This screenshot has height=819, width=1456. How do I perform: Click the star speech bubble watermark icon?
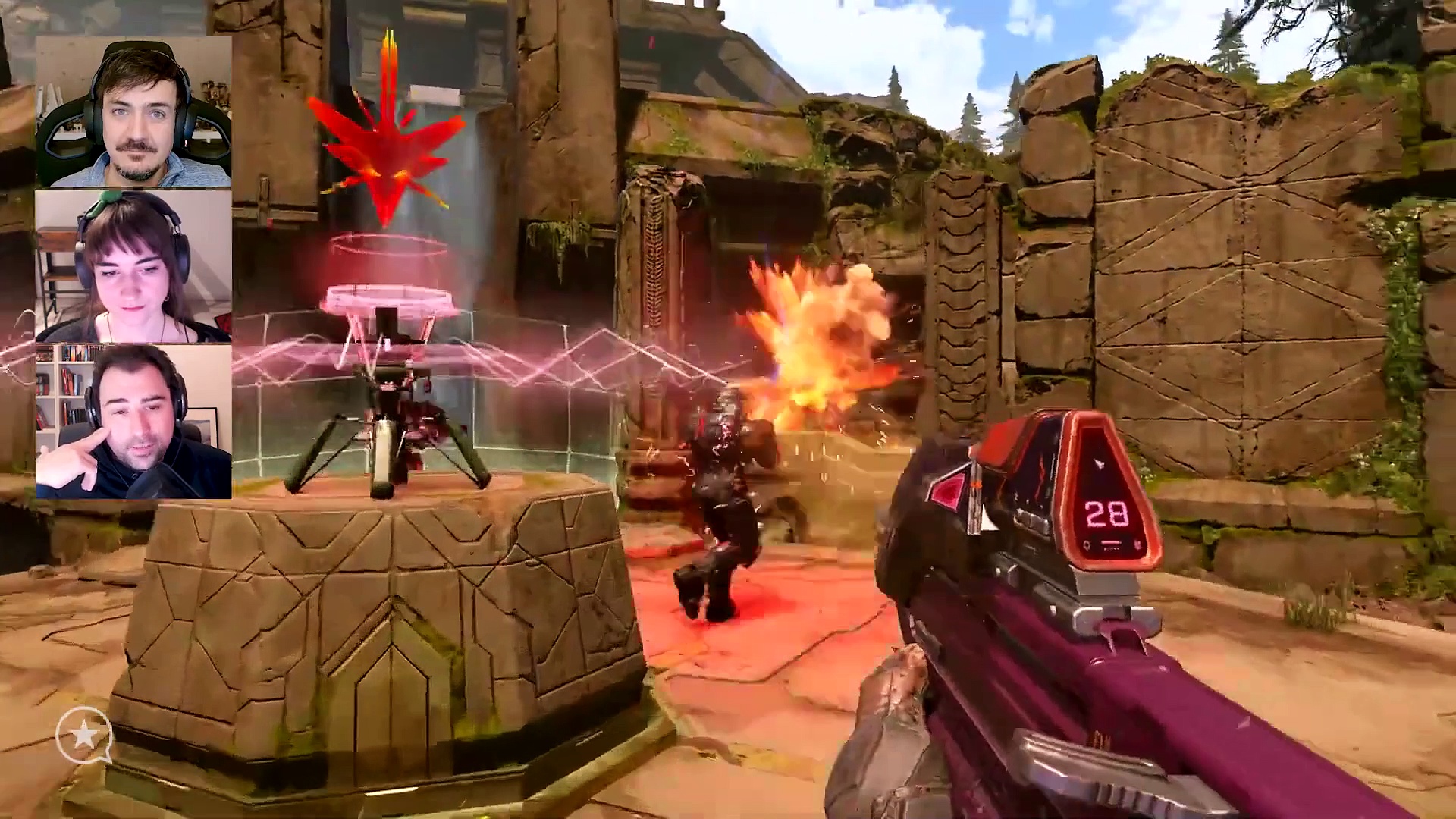(x=84, y=734)
